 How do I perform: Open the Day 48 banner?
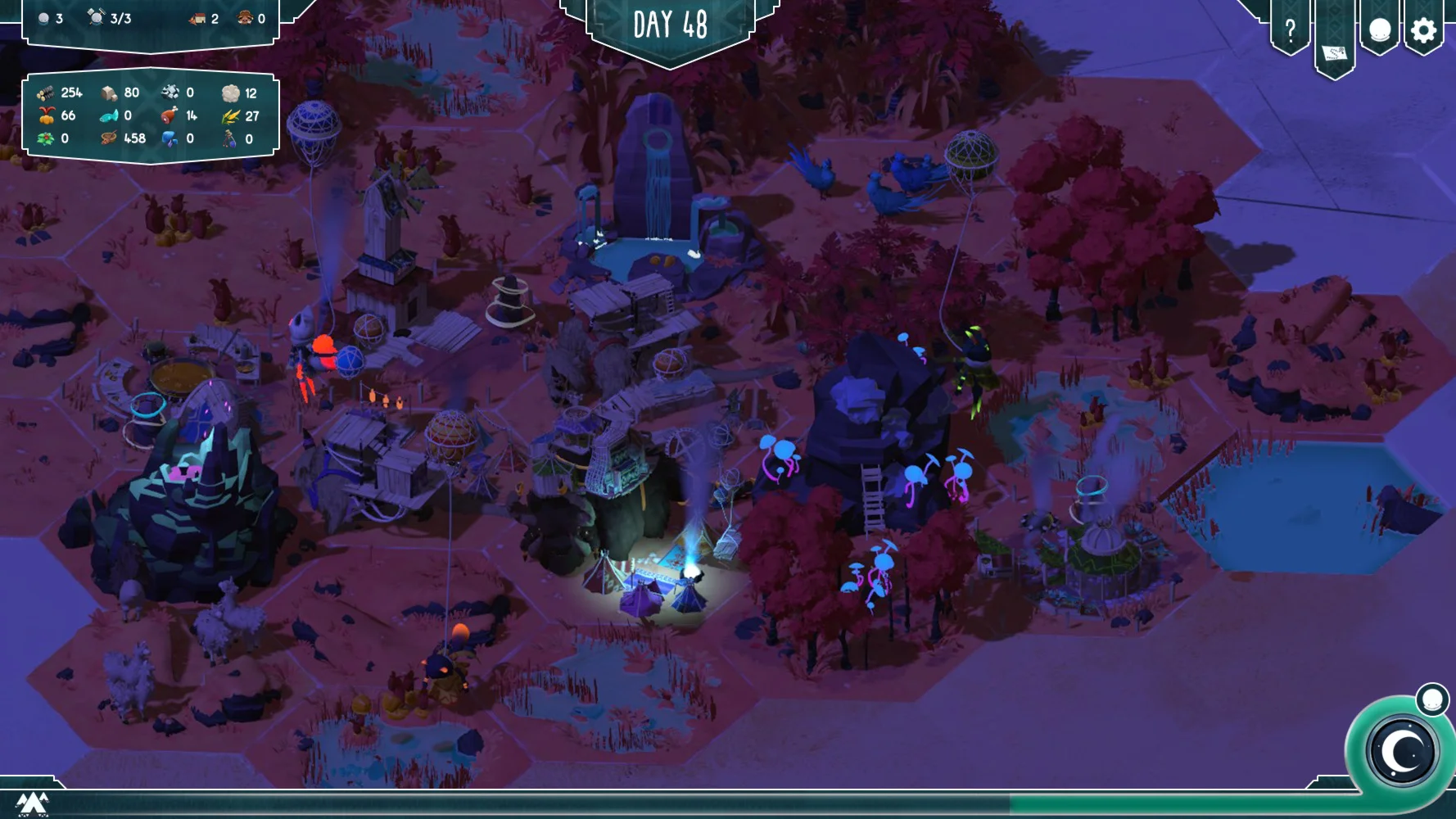pos(670,26)
